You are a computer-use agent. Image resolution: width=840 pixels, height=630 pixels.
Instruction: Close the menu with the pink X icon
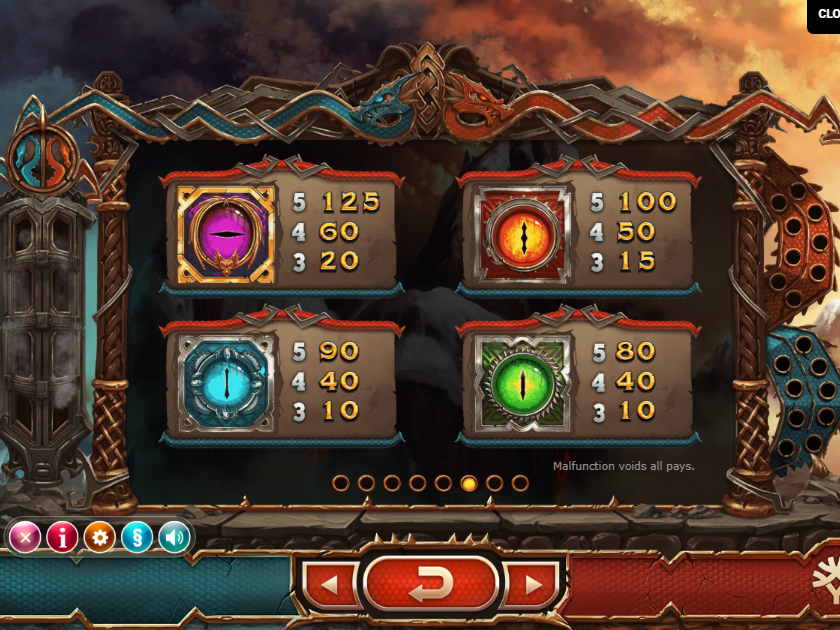click(x=25, y=537)
